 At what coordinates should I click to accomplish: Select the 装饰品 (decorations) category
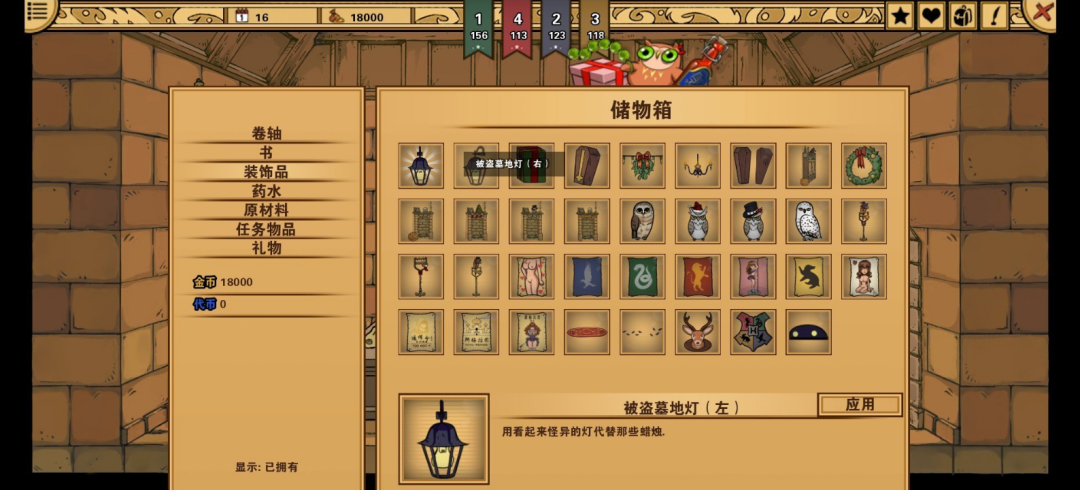click(266, 172)
